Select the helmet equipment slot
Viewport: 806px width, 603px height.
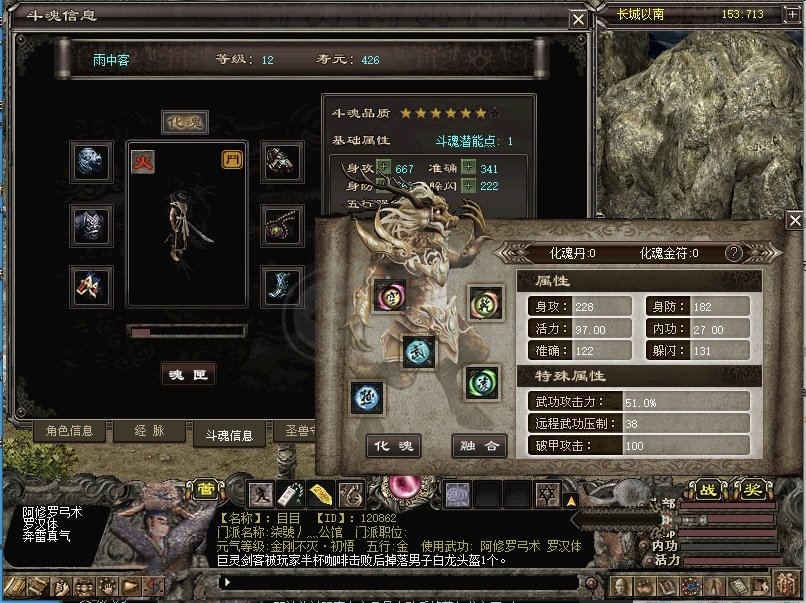tap(92, 162)
